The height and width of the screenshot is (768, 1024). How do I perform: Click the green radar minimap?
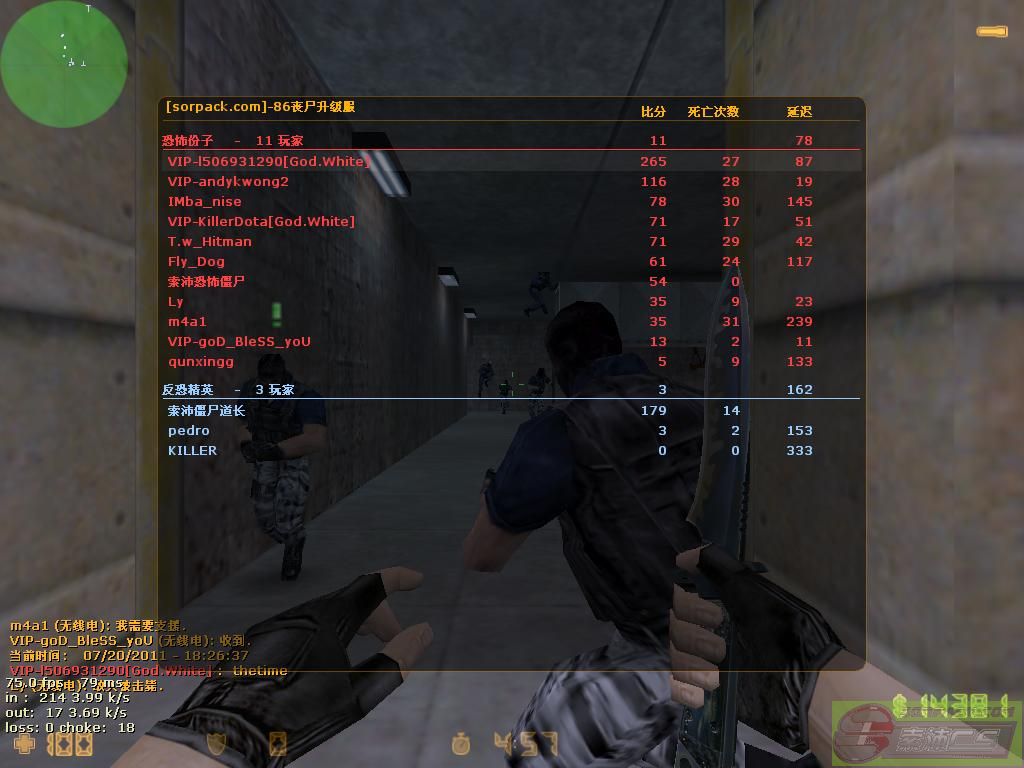64,64
